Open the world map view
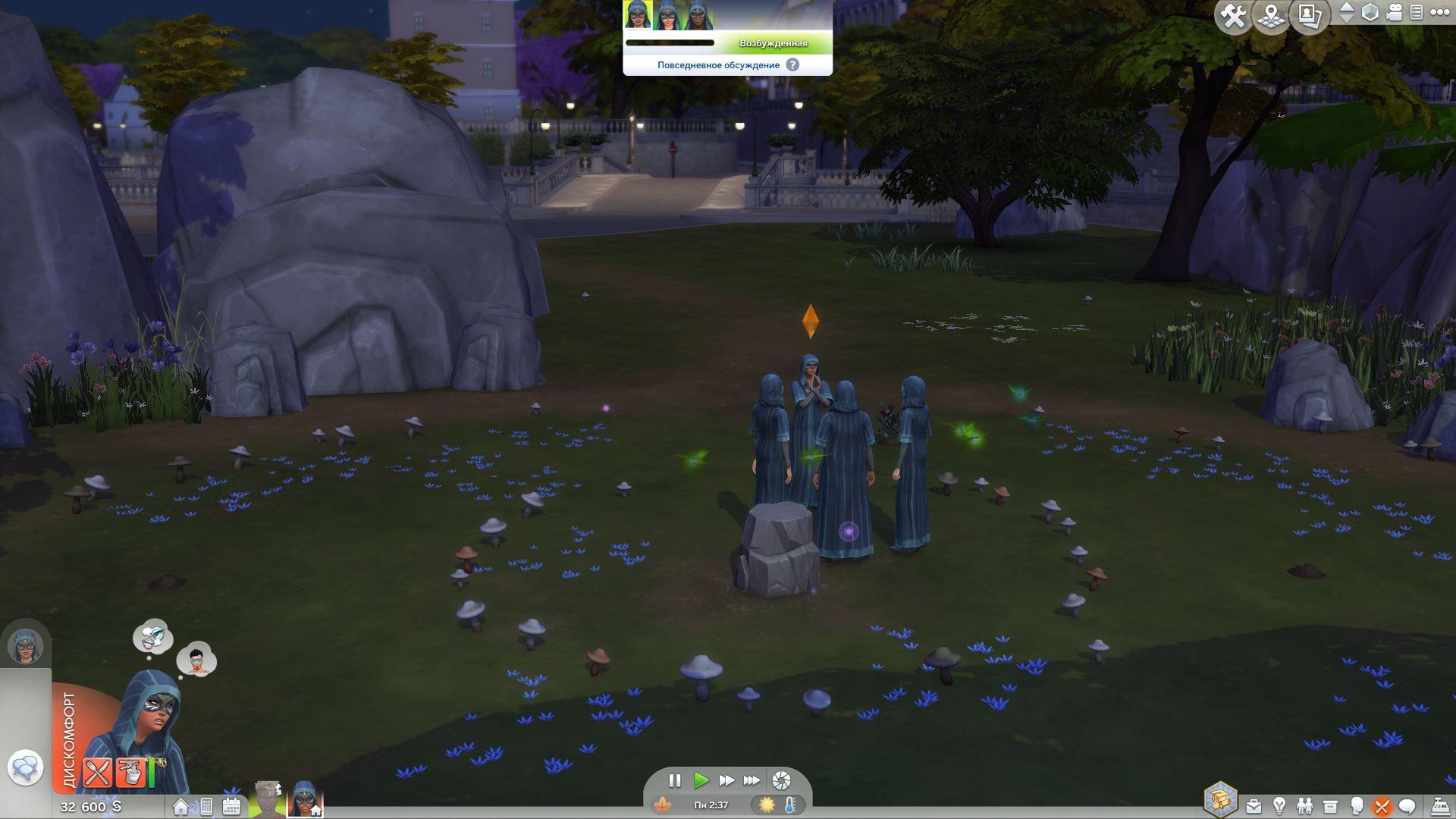Screen dimensions: 1456x819 (x=1272, y=16)
